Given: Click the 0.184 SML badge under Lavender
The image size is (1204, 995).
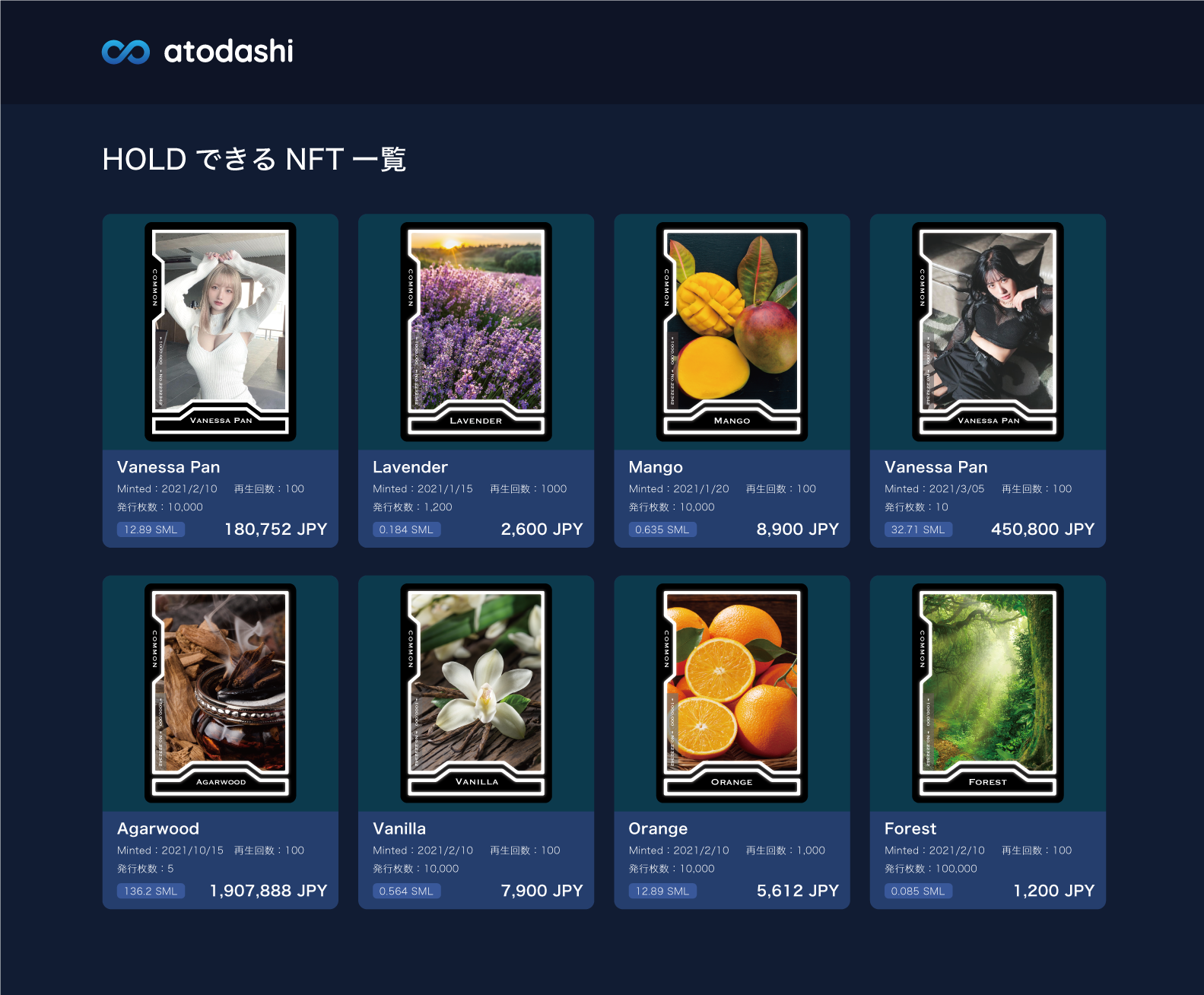Looking at the screenshot, I should [x=405, y=529].
